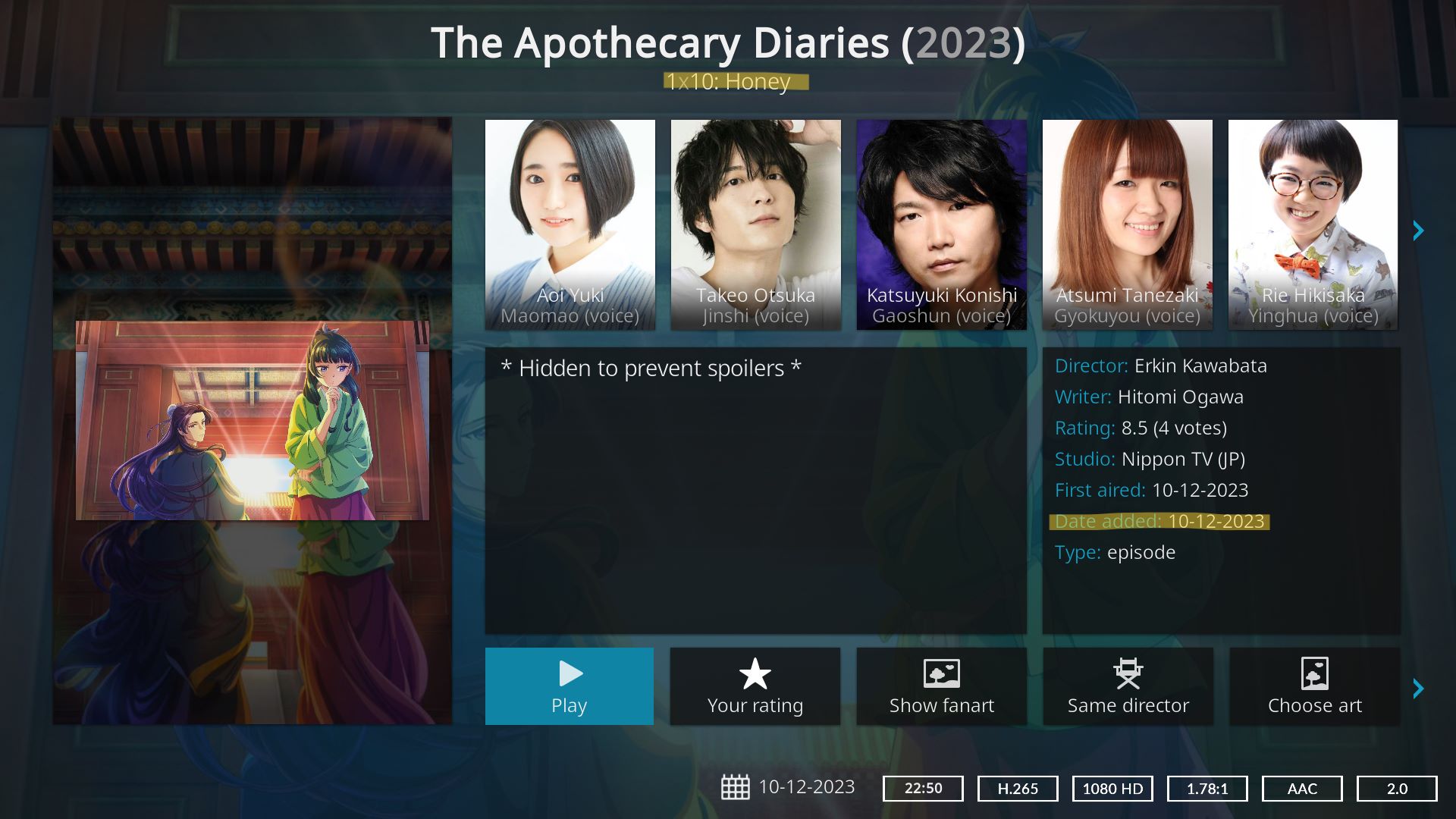The image size is (1456, 819).
Task: Open the Your rating button
Action: 755,686
